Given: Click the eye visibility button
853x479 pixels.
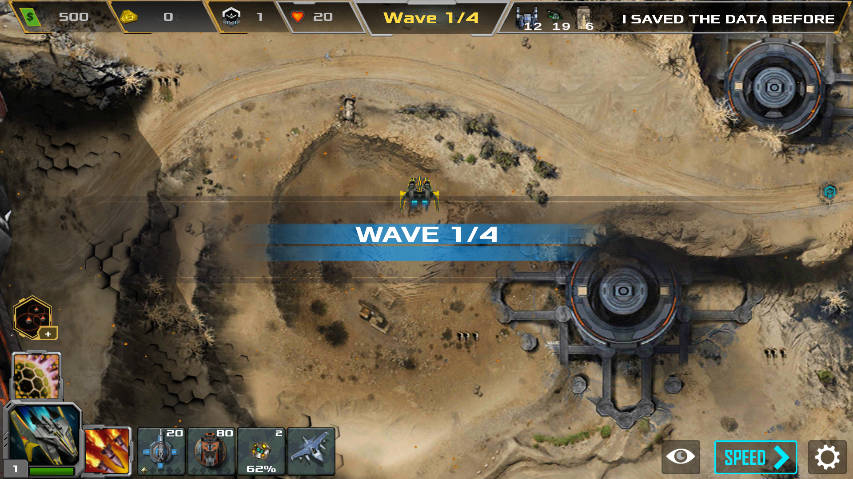Looking at the screenshot, I should pyautogui.click(x=681, y=458).
